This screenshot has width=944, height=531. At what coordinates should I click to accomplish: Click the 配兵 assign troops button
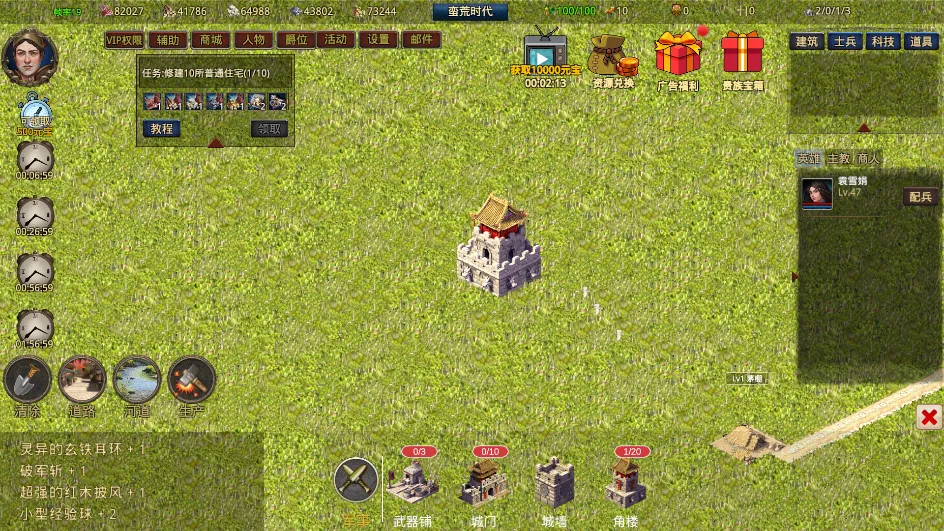pyautogui.click(x=921, y=197)
